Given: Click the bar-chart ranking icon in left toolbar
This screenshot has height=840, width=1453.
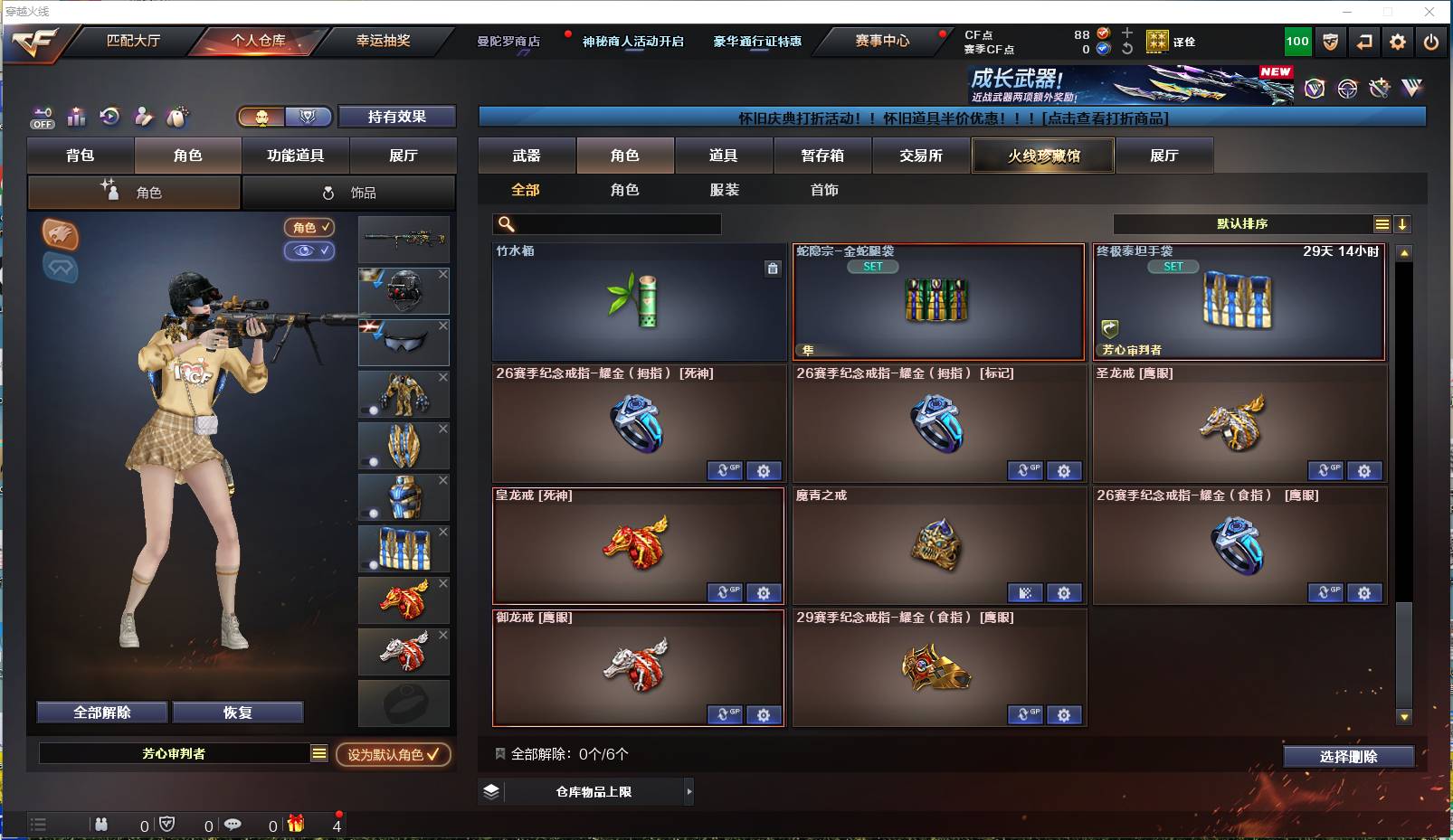Looking at the screenshot, I should point(77,117).
